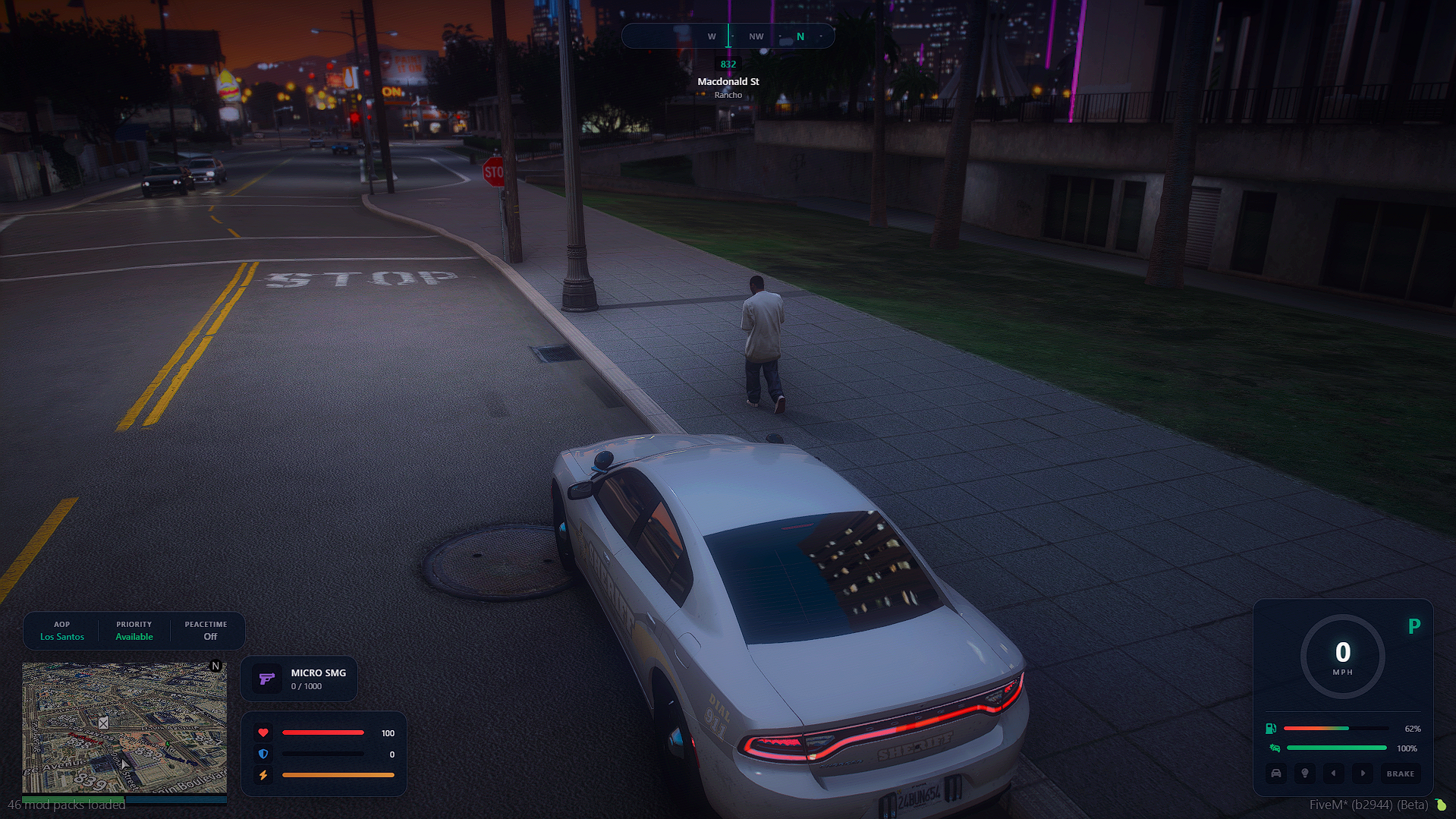Viewport: 1456px width, 819px height.
Task: Click the Peacetime Off status
Action: coord(206,631)
